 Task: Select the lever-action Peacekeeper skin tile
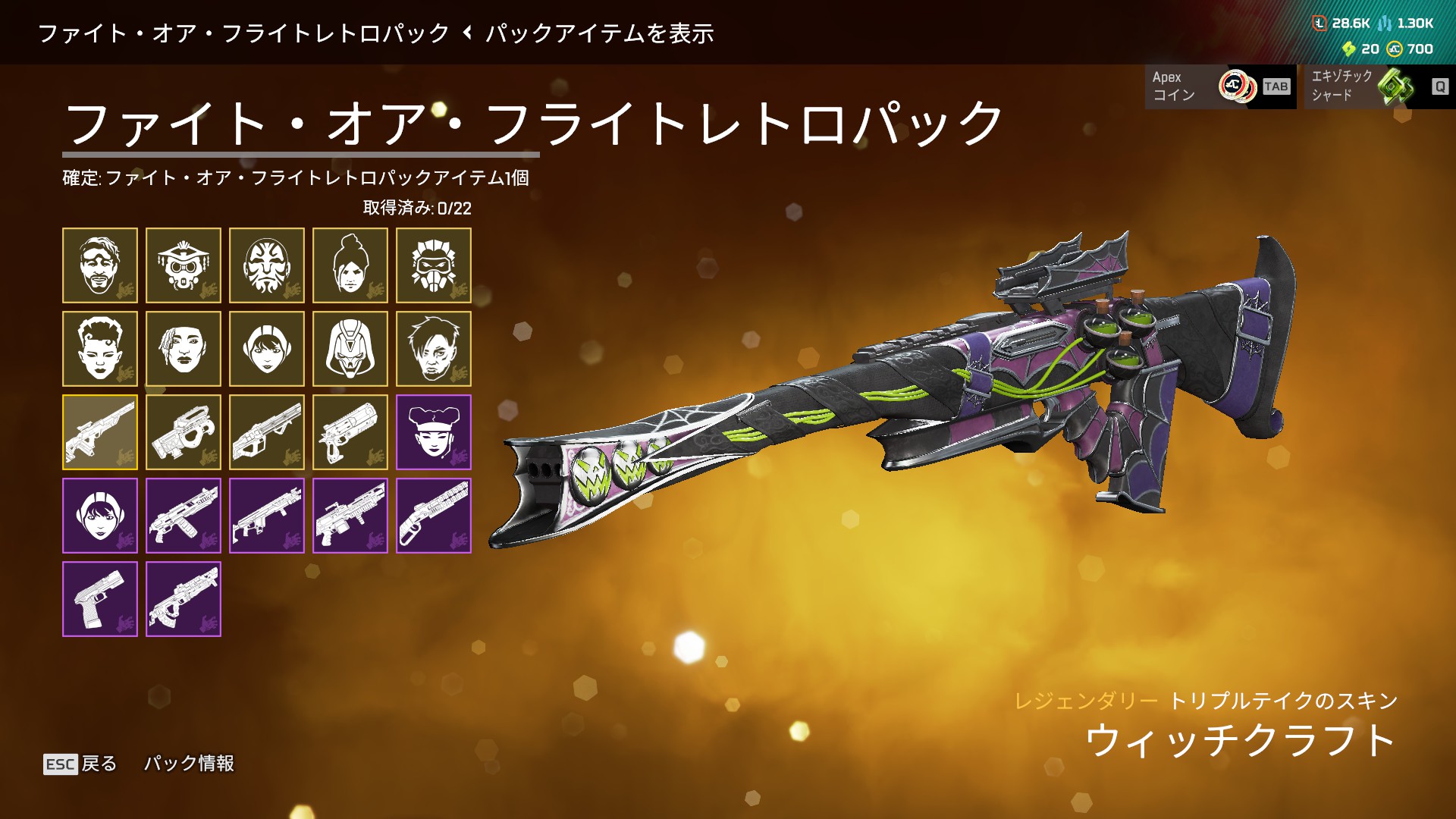(434, 516)
